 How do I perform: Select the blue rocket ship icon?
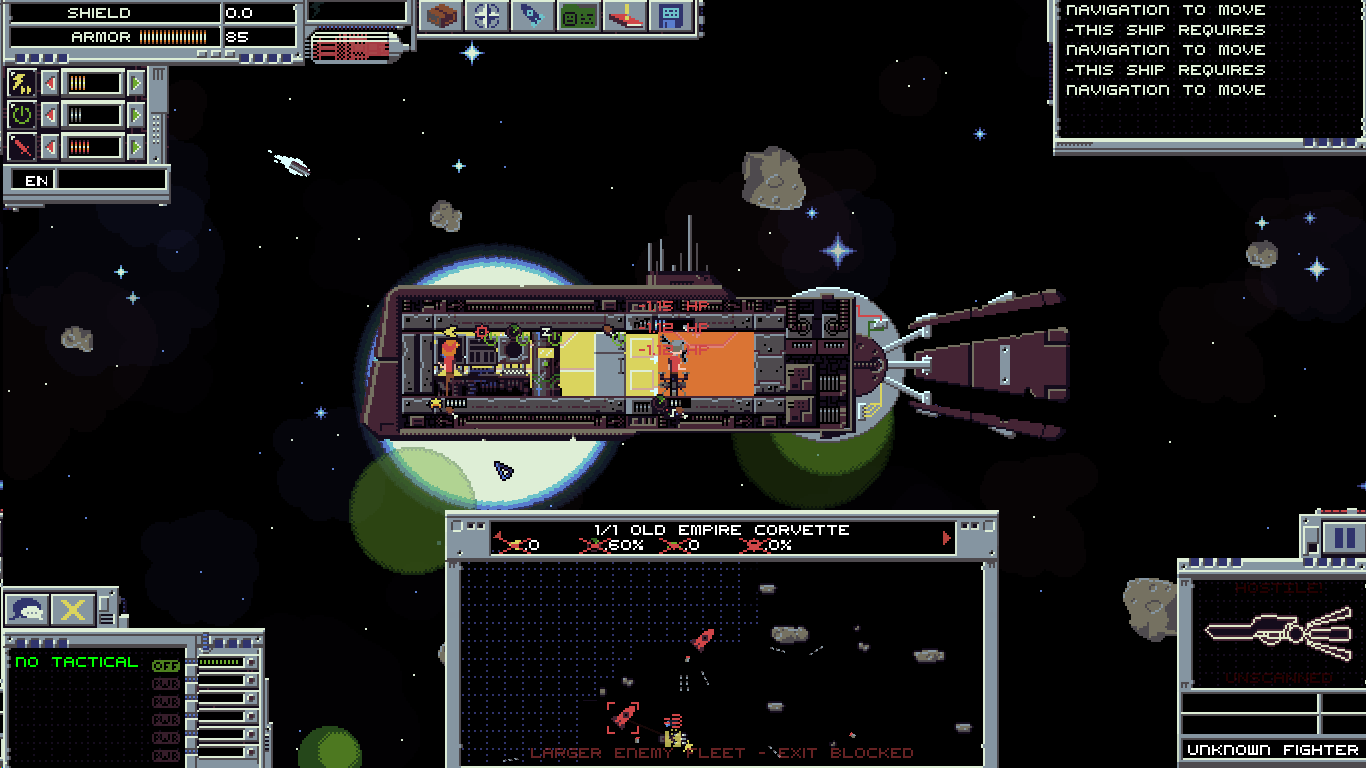click(532, 16)
